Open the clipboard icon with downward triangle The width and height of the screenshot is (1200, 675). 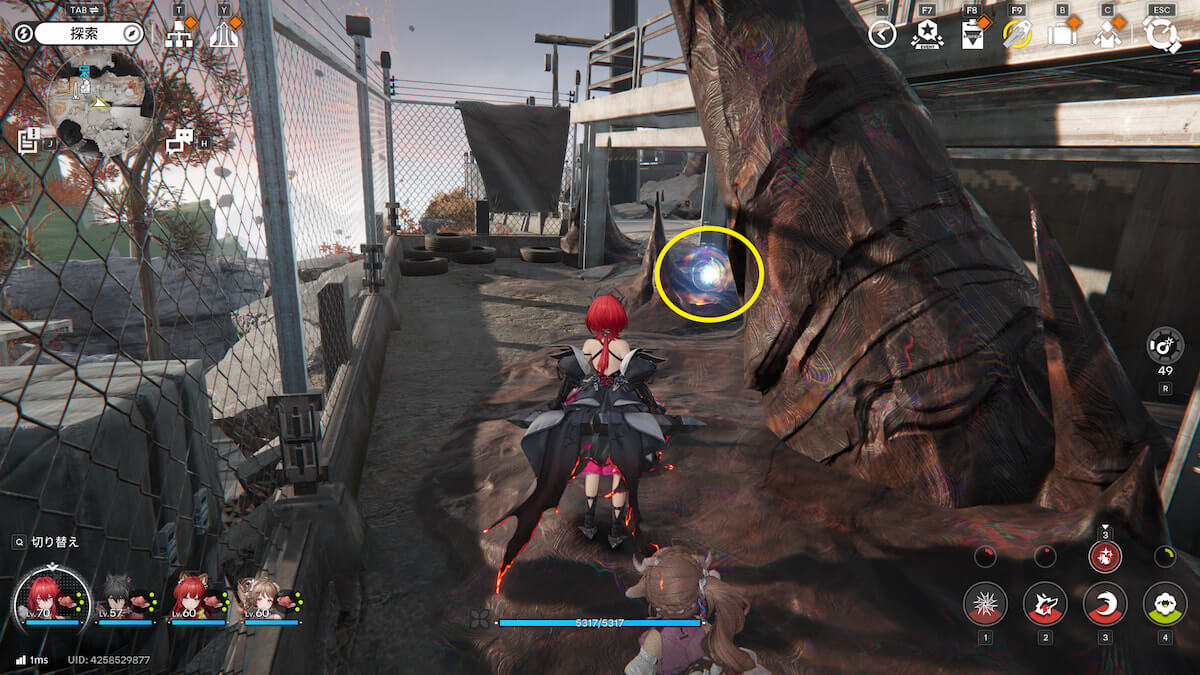(973, 35)
